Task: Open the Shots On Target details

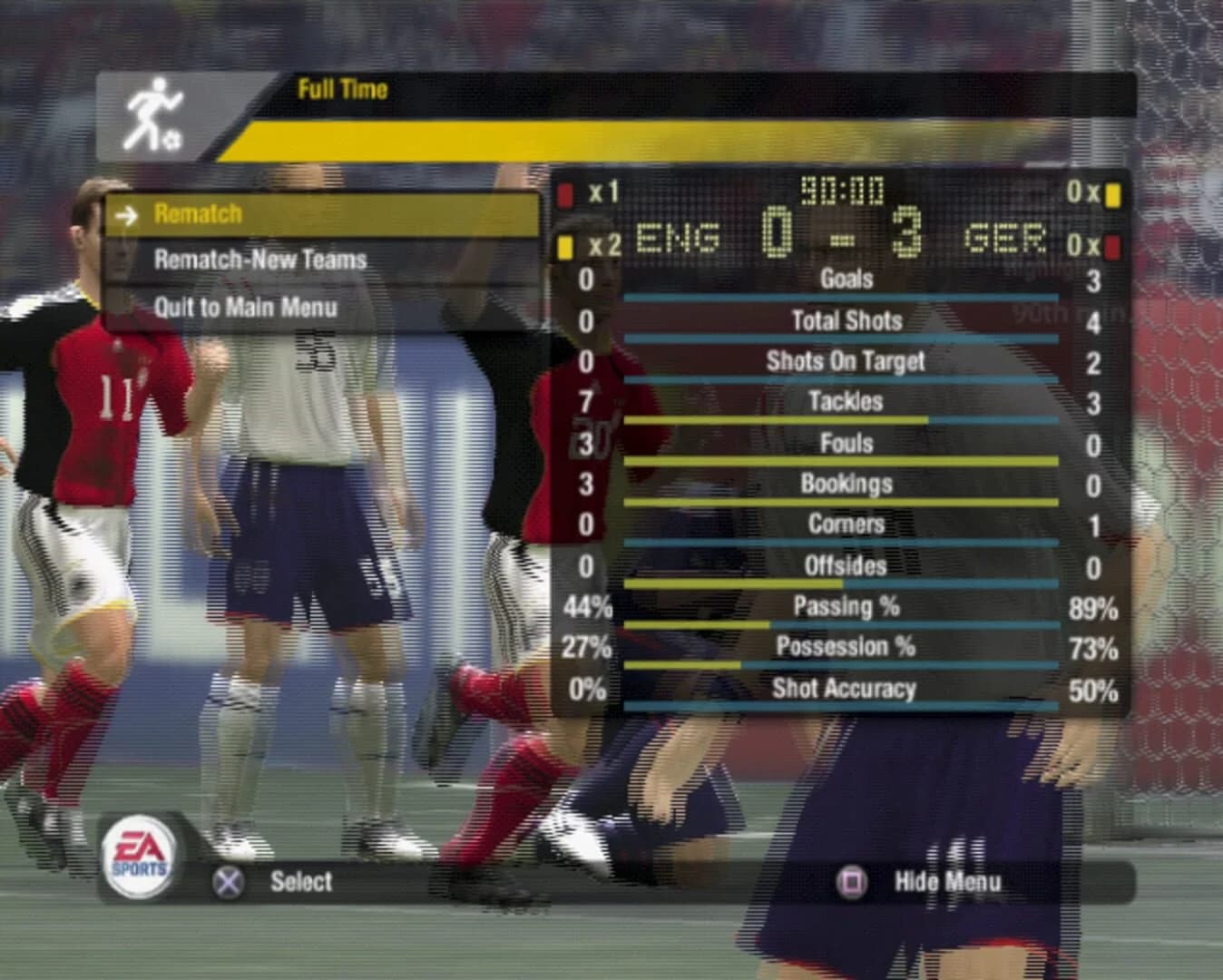Action: click(843, 361)
